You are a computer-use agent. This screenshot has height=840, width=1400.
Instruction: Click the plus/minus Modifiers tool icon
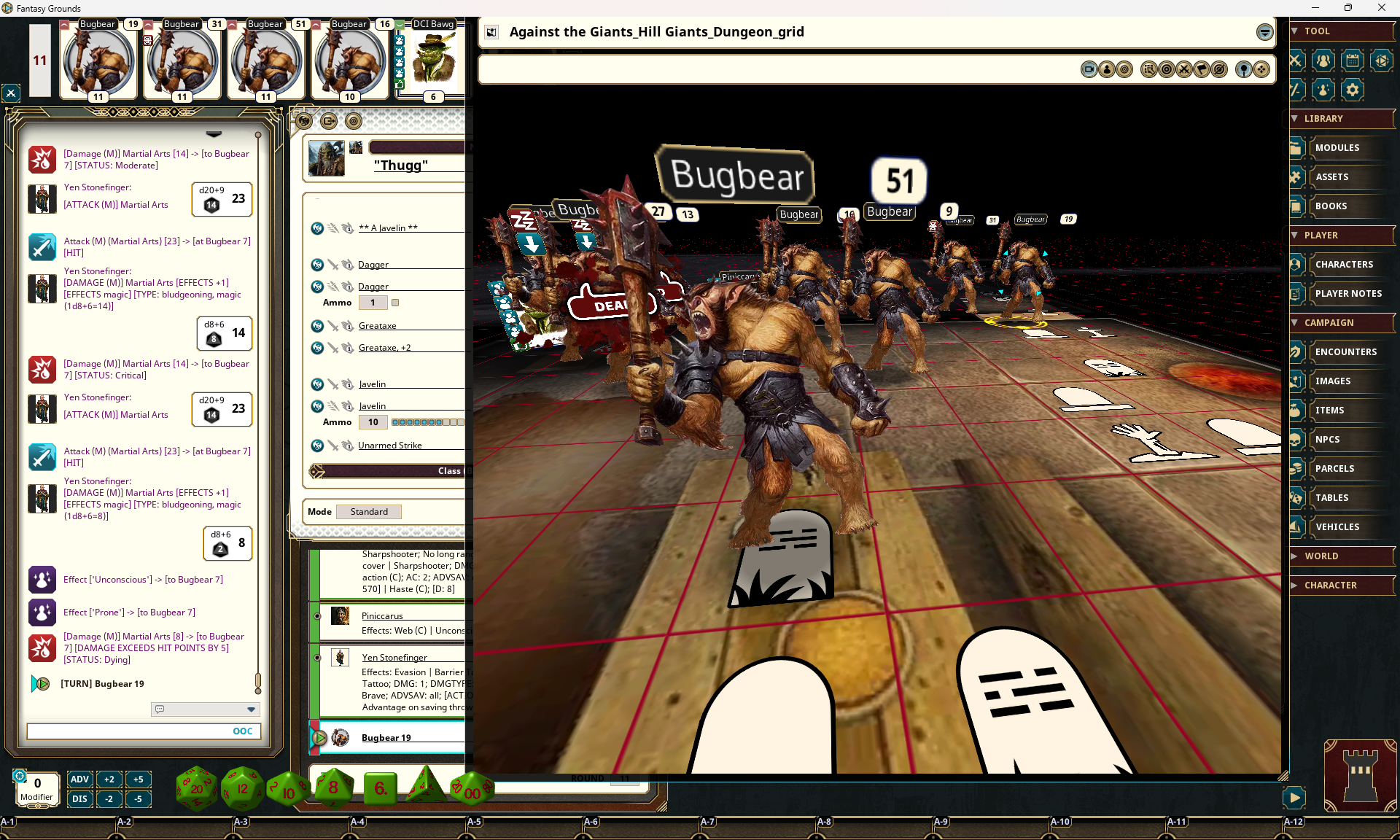coord(1296,90)
